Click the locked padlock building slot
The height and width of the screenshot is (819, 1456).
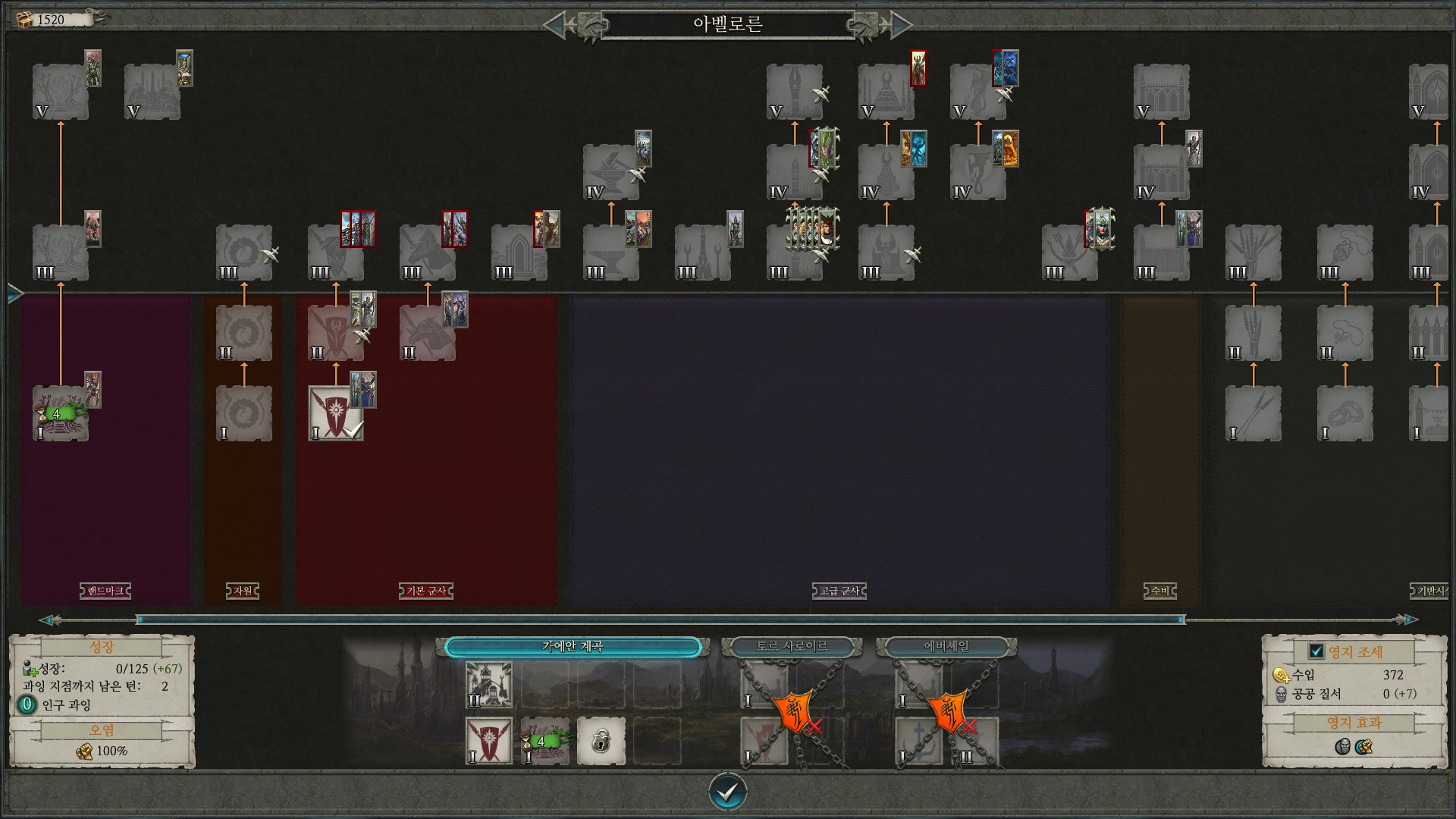[x=601, y=740]
